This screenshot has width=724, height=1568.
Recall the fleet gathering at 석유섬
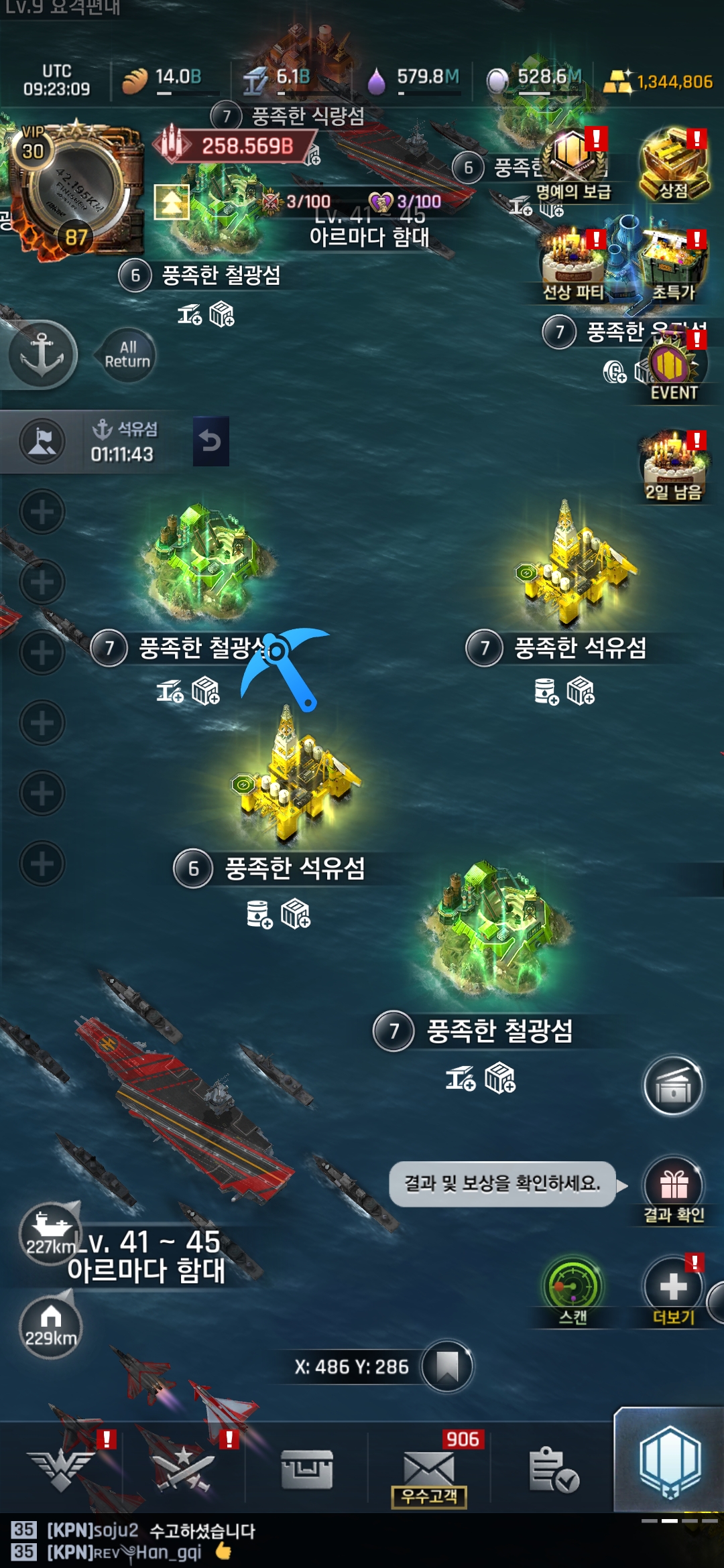point(210,441)
